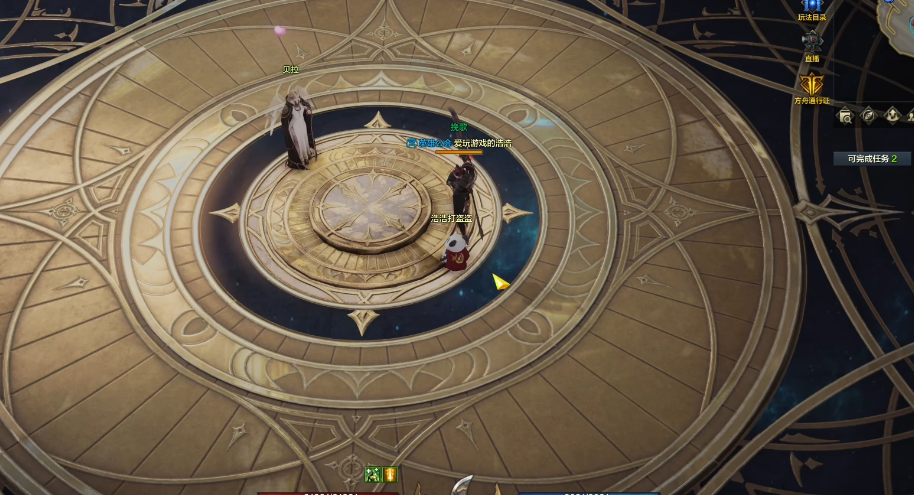Select the green sparkle buff icon
Viewport: 914px width, 495px height.
coord(373,474)
